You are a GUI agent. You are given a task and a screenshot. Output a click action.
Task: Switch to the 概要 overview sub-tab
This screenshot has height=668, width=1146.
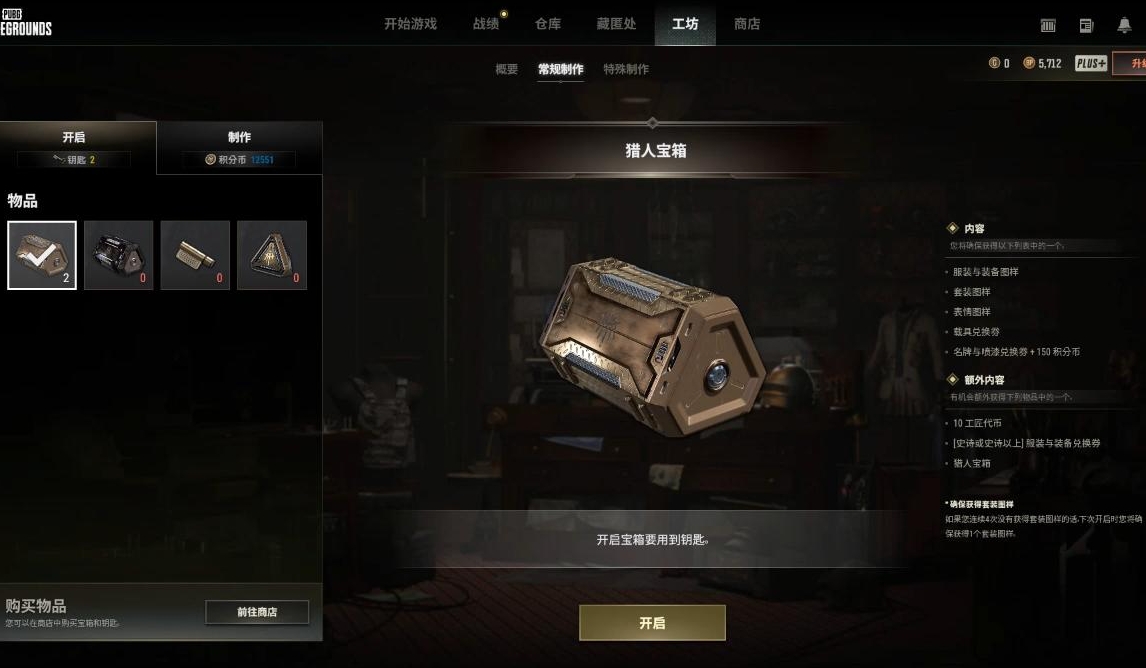pos(507,69)
